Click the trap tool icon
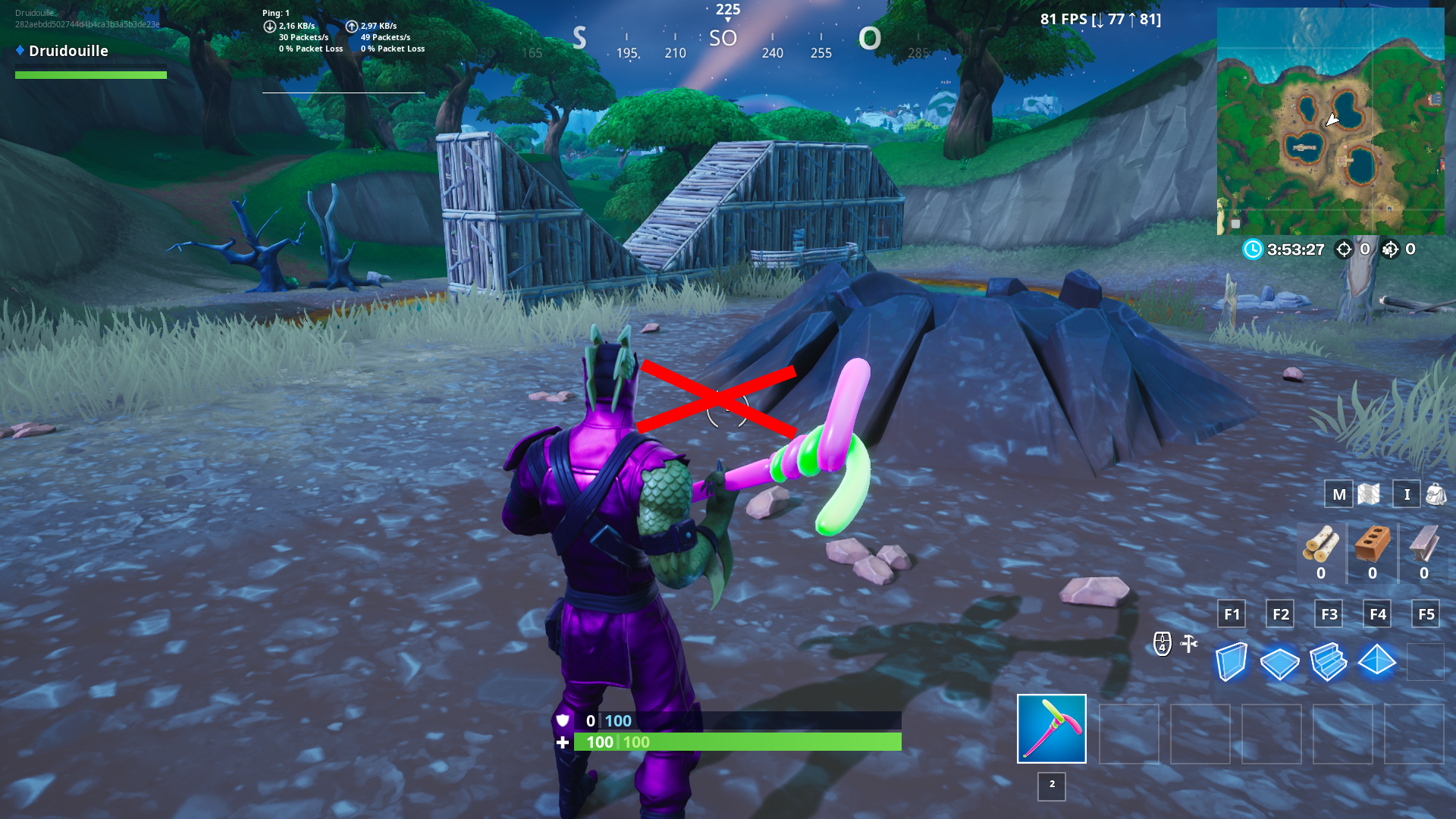The image size is (1456, 819). coord(1187,643)
